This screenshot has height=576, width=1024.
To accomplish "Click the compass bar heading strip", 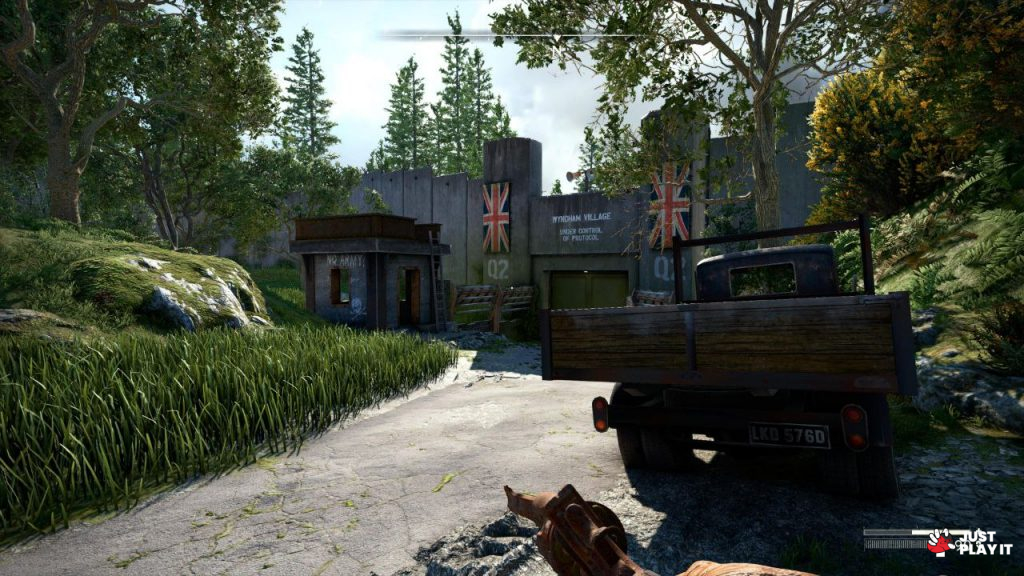I will point(510,35).
